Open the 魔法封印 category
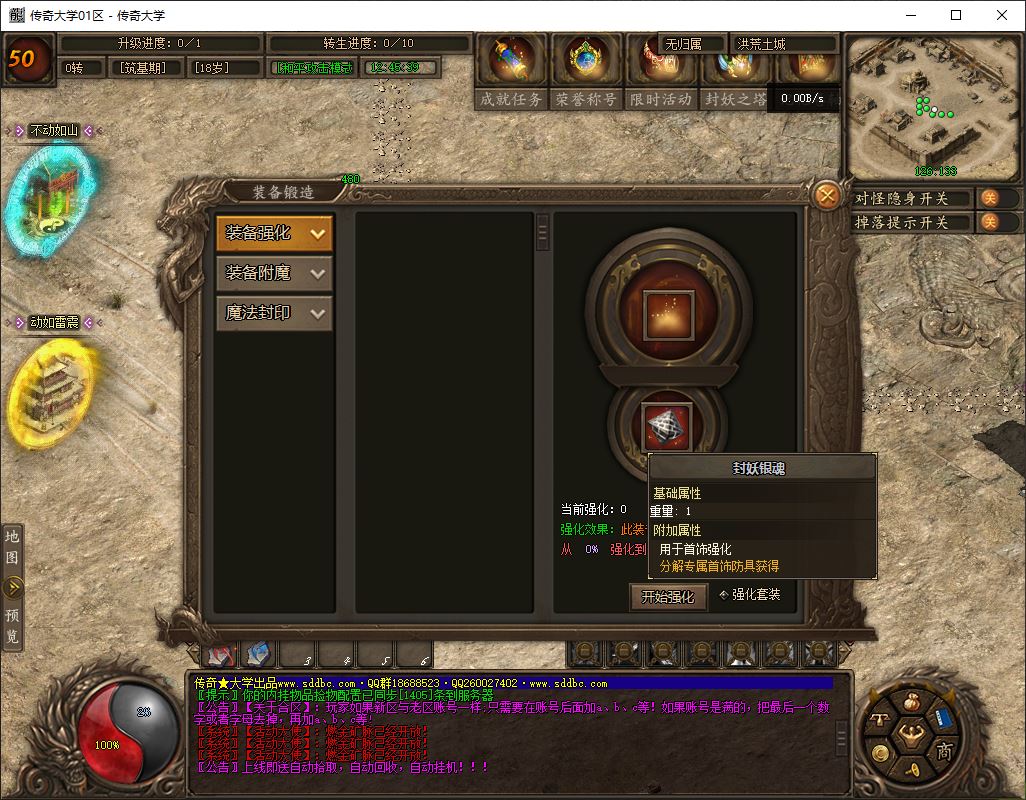The image size is (1026, 800). (x=274, y=313)
